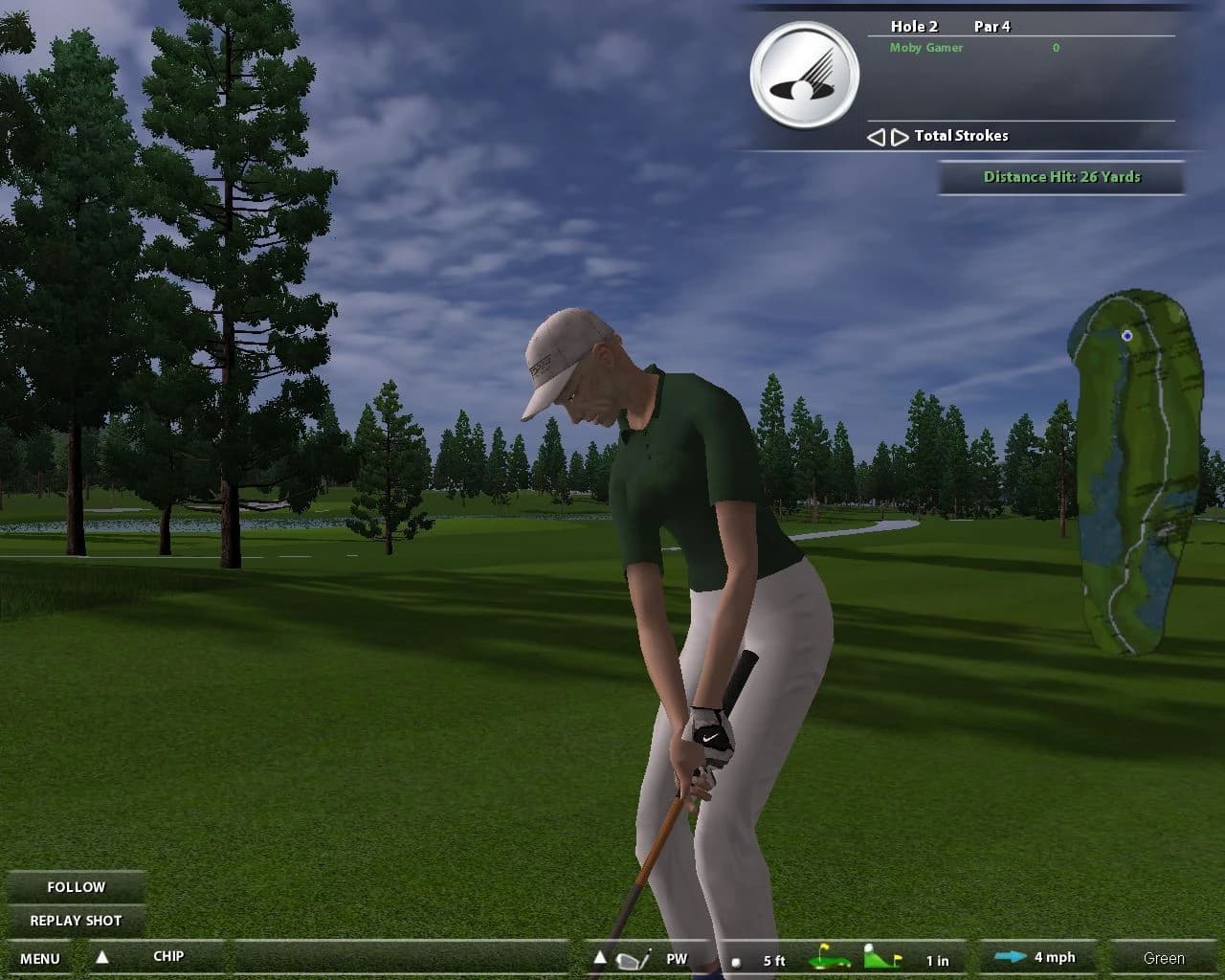Image resolution: width=1225 pixels, height=980 pixels.
Task: Open the MENU item
Action: 38,957
